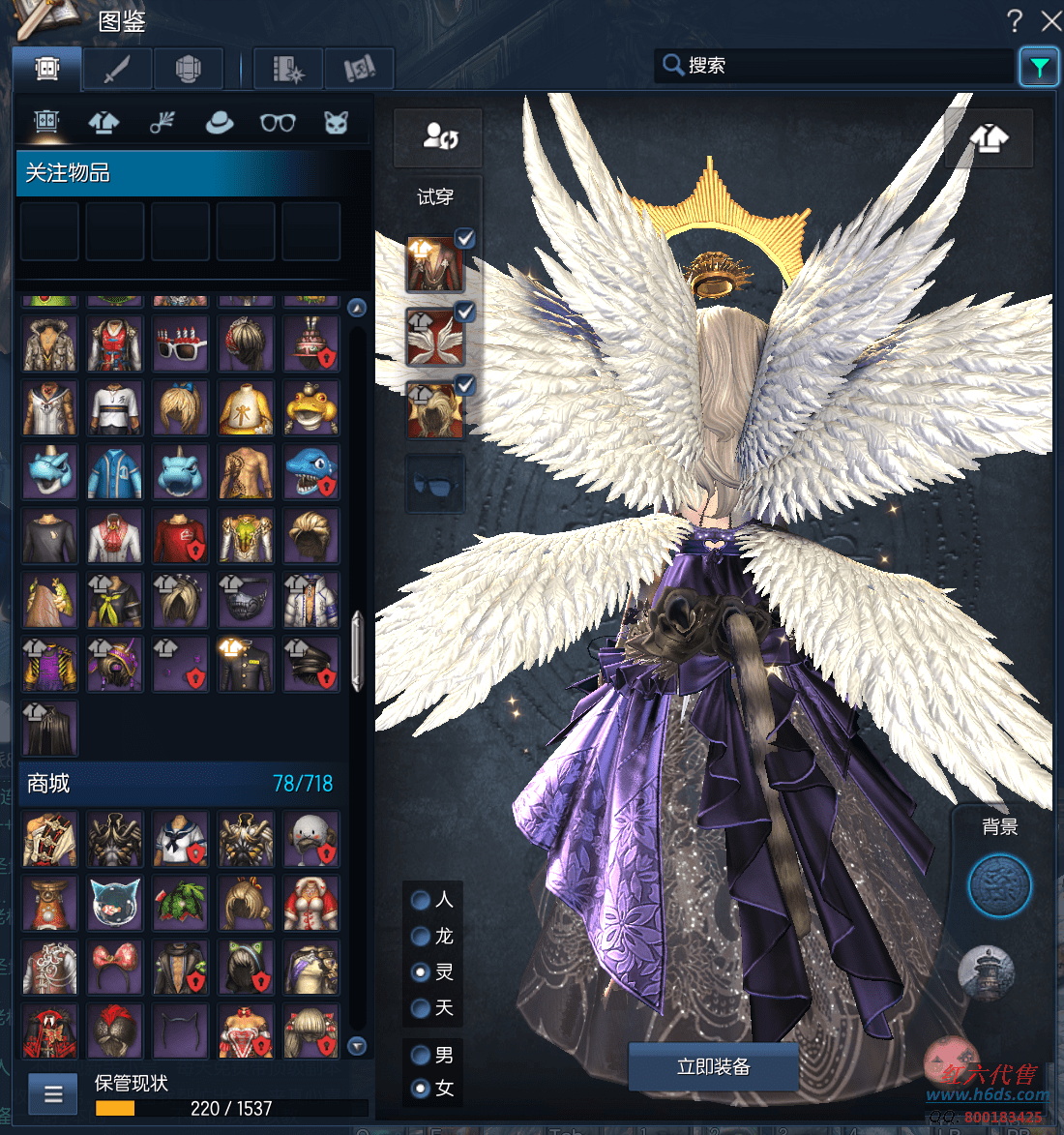1064x1135 pixels.
Task: Open the question mark help
Action: [1014, 20]
